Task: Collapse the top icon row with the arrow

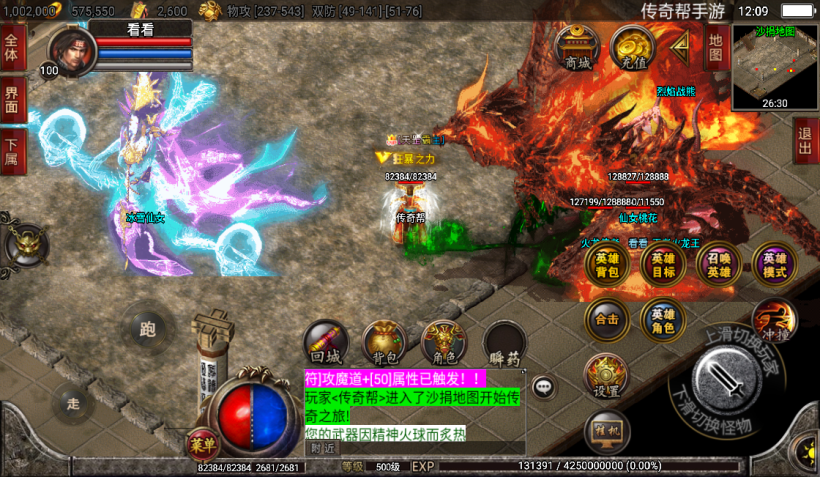Action: point(682,45)
